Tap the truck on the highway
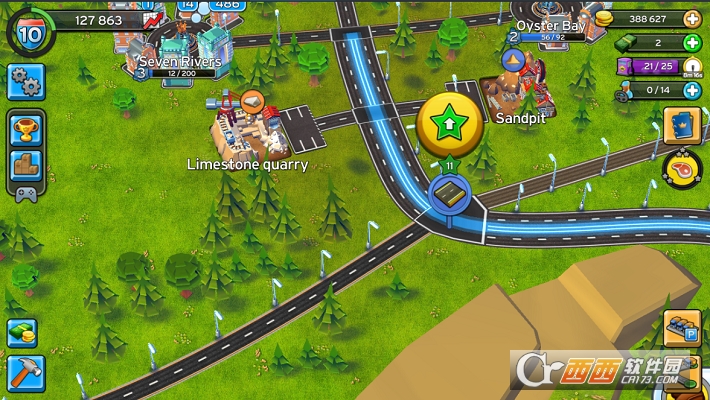This screenshot has width=710, height=400. [450, 193]
